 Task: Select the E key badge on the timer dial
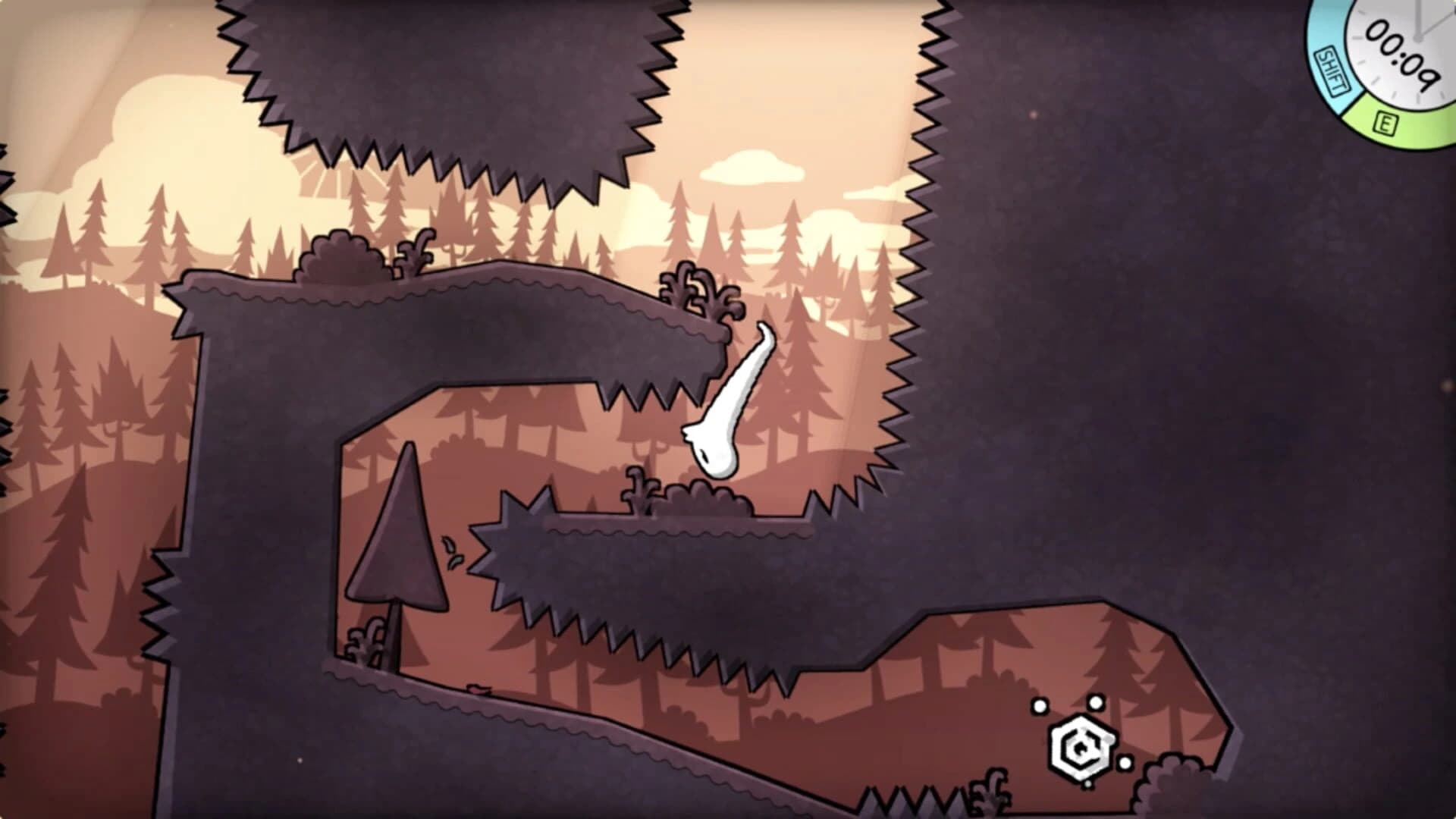click(x=1385, y=122)
